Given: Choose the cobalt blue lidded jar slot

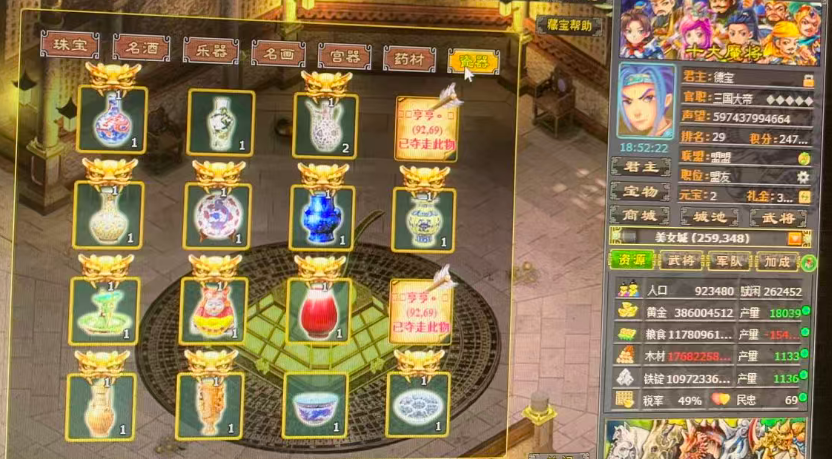Looking at the screenshot, I should click(322, 216).
